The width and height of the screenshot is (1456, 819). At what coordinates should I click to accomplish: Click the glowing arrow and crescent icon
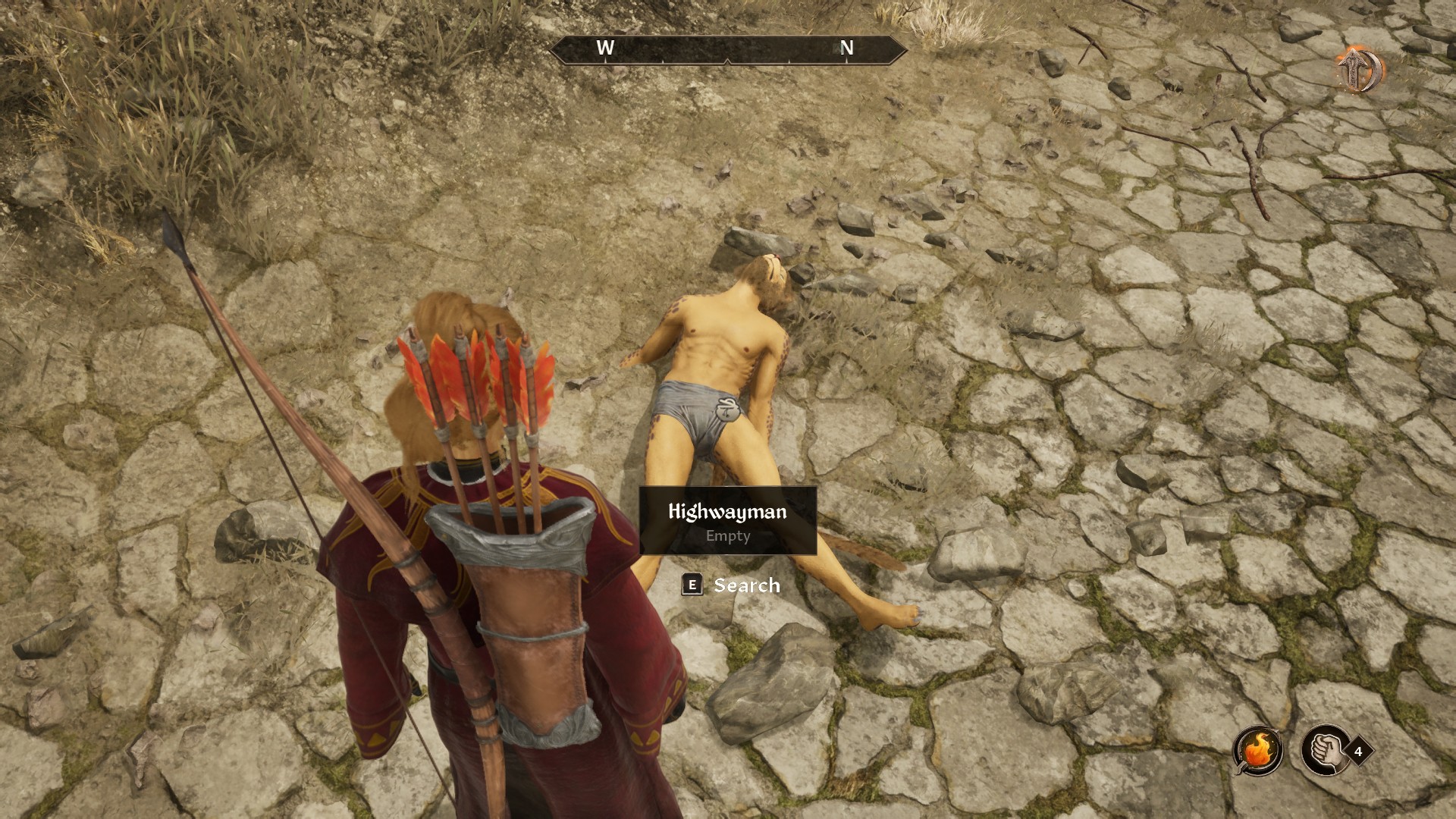(x=1360, y=70)
